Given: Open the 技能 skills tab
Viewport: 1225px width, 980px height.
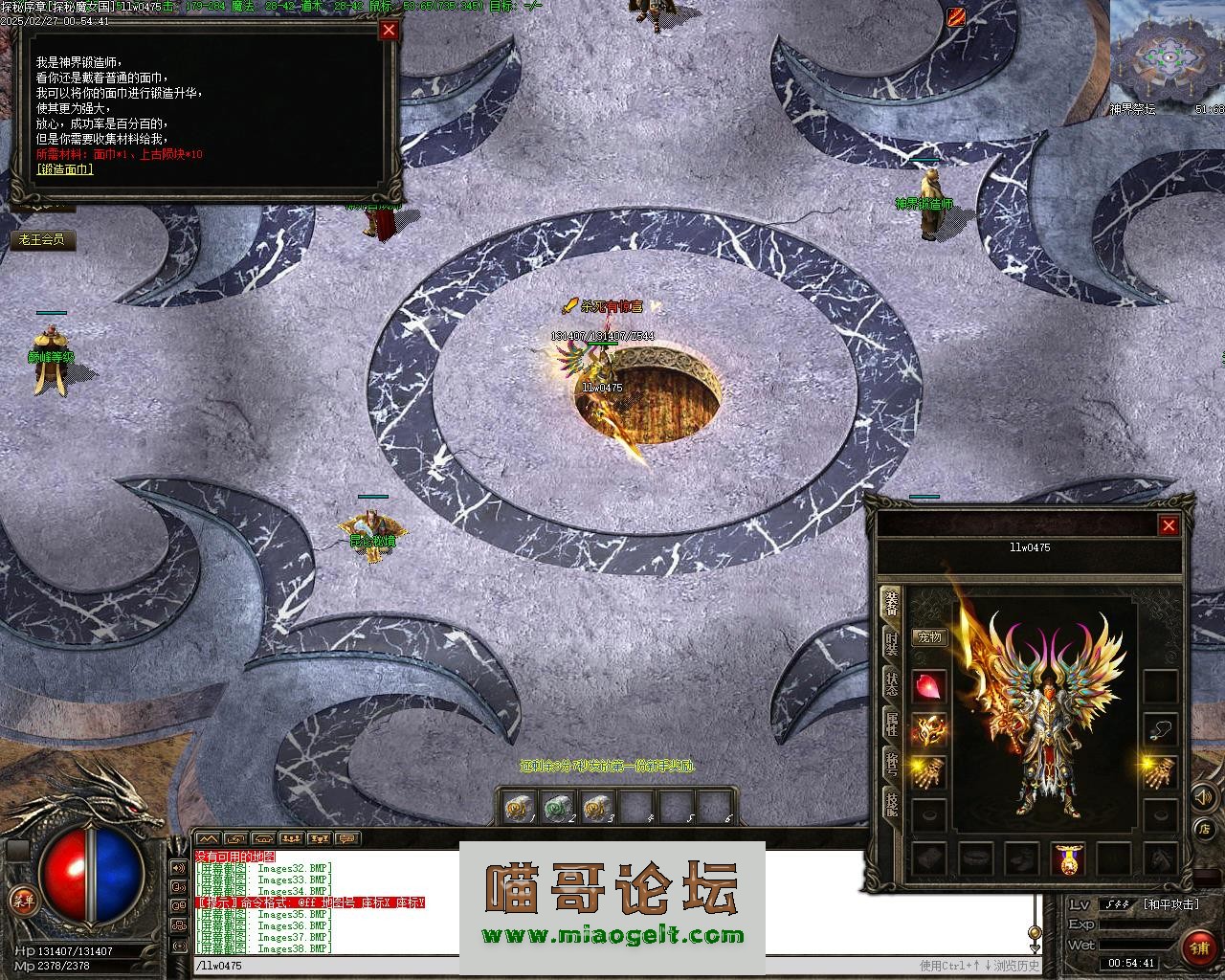Looking at the screenshot, I should pos(891,804).
